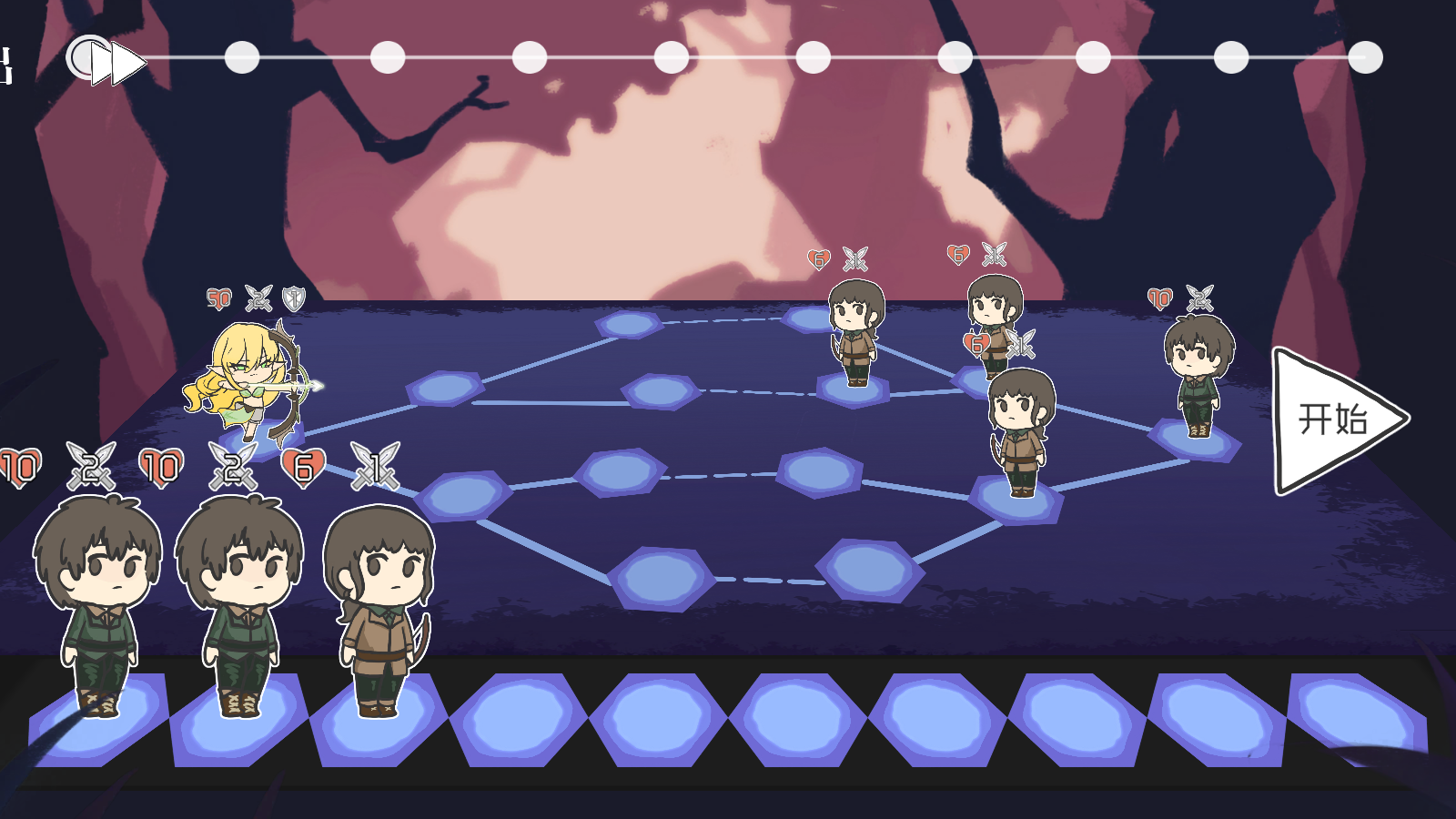This screenshot has width=1456, height=819.
Task: Click the fast-forward marker on the timeline
Action: tap(116, 62)
